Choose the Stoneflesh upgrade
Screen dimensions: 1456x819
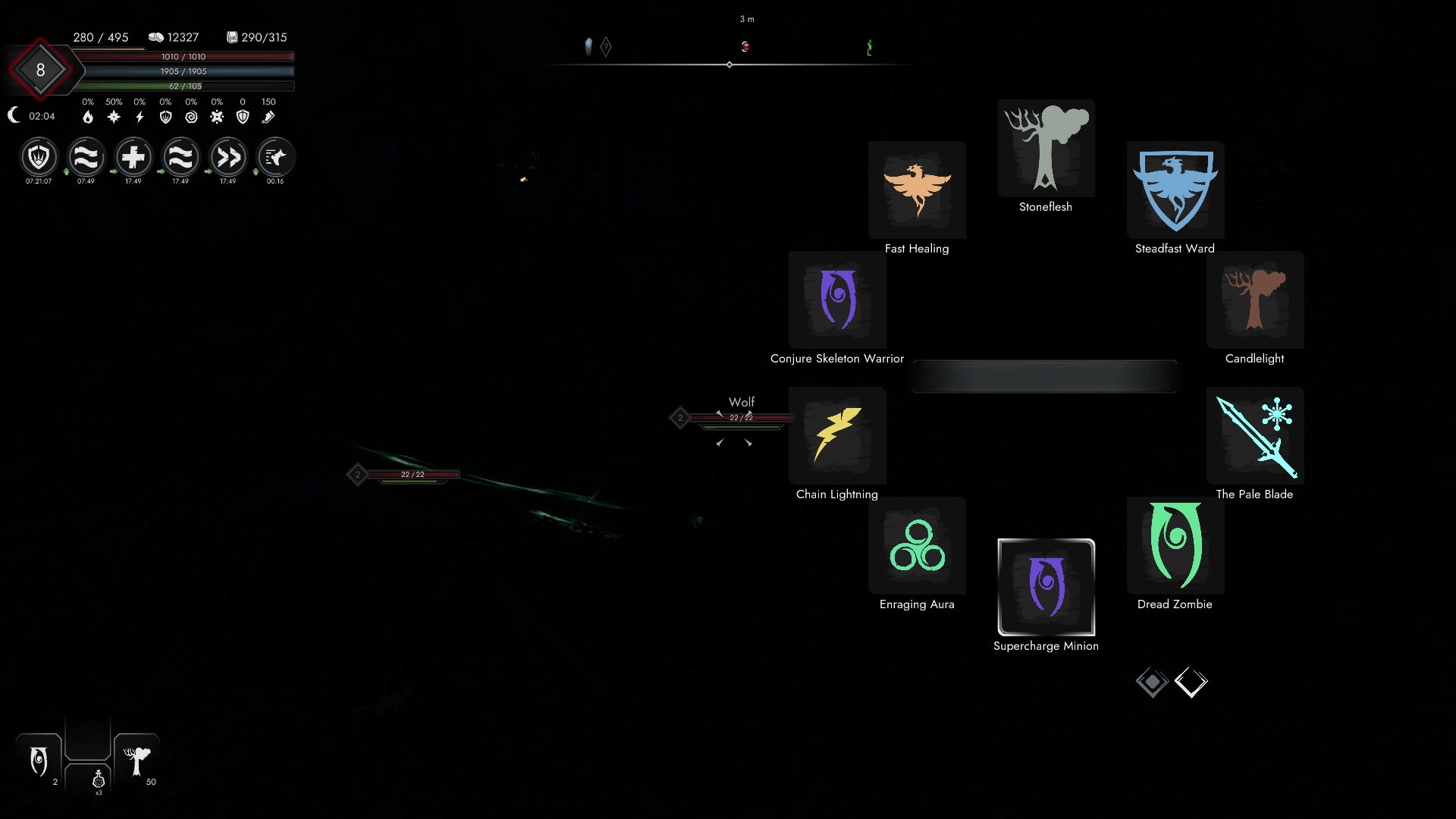(x=1046, y=148)
